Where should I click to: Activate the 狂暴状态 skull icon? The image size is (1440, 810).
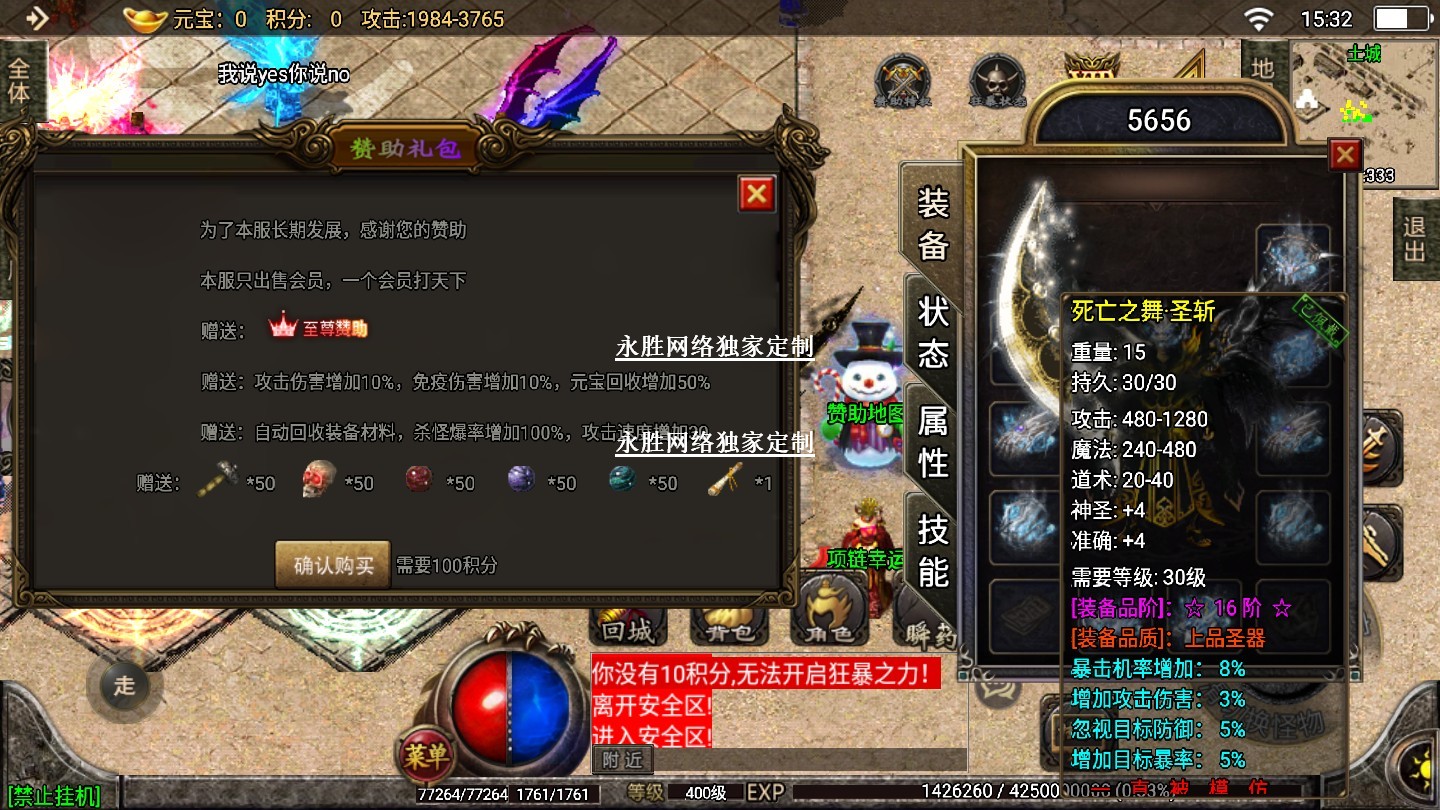997,80
